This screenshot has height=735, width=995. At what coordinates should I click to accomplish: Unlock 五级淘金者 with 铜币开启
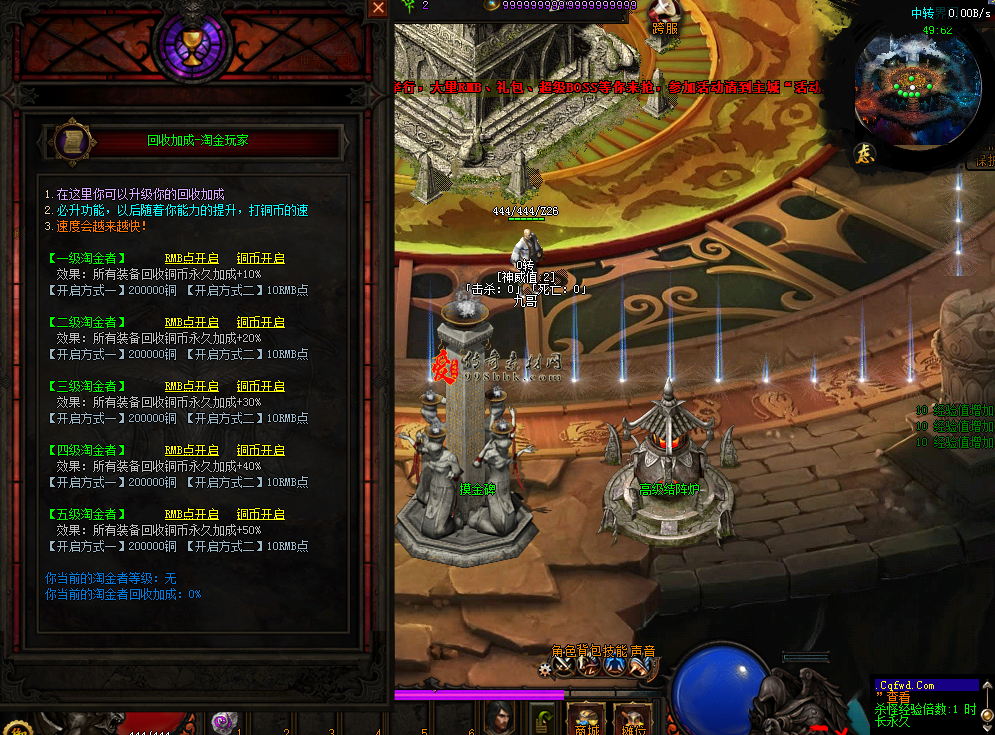pyautogui.click(x=261, y=514)
